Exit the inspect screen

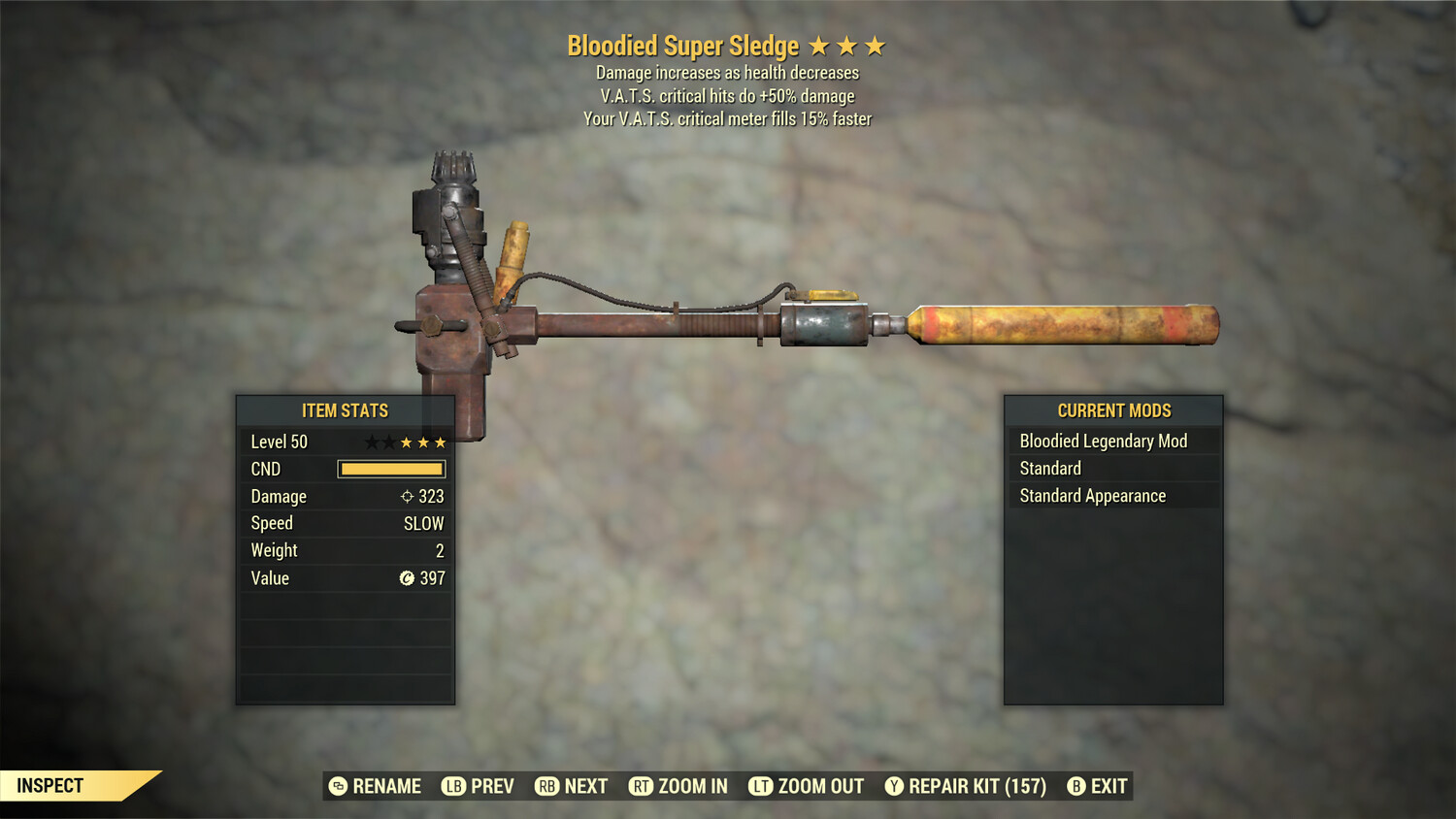(1097, 786)
